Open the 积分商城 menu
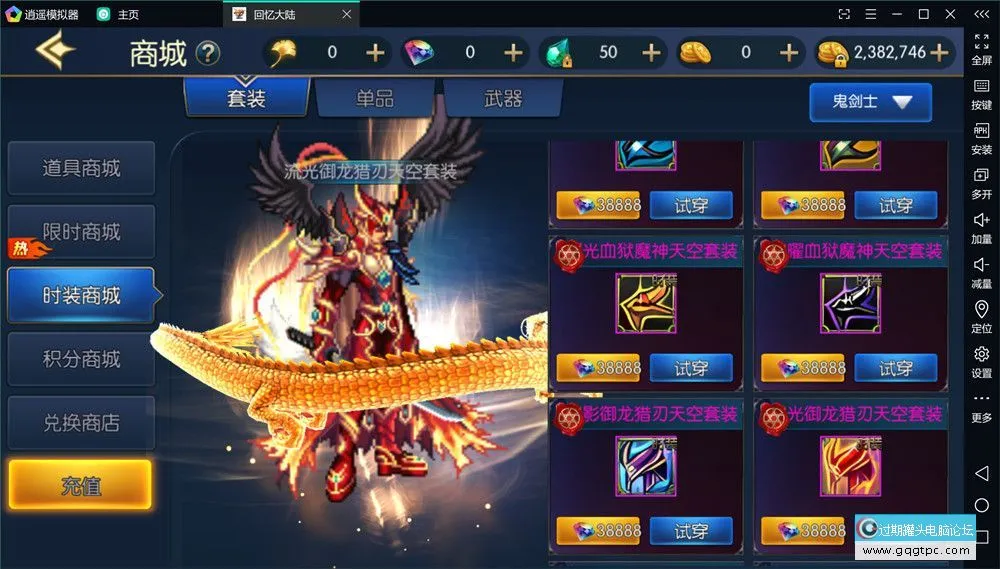Viewport: 1000px width, 569px height. click(x=81, y=359)
